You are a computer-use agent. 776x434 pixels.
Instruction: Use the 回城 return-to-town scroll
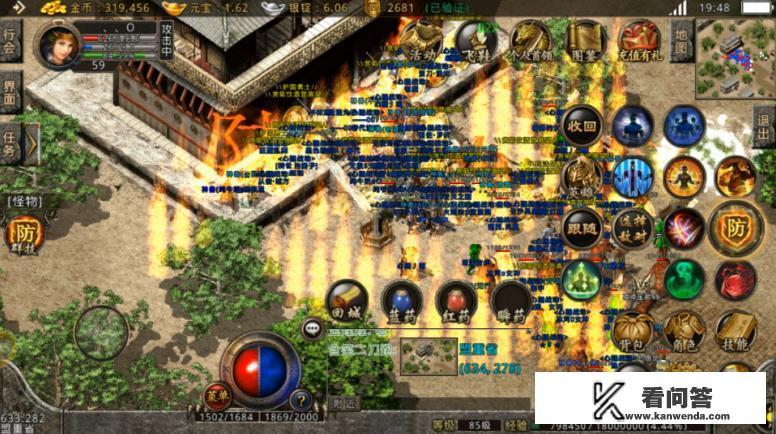point(348,300)
